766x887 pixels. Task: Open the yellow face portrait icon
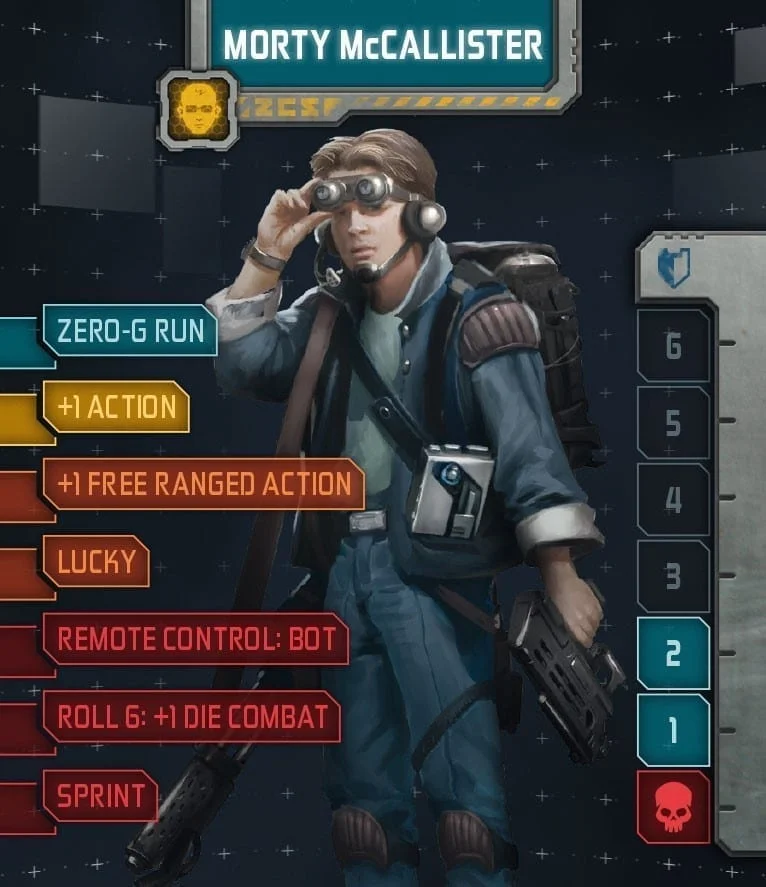[x=197, y=108]
